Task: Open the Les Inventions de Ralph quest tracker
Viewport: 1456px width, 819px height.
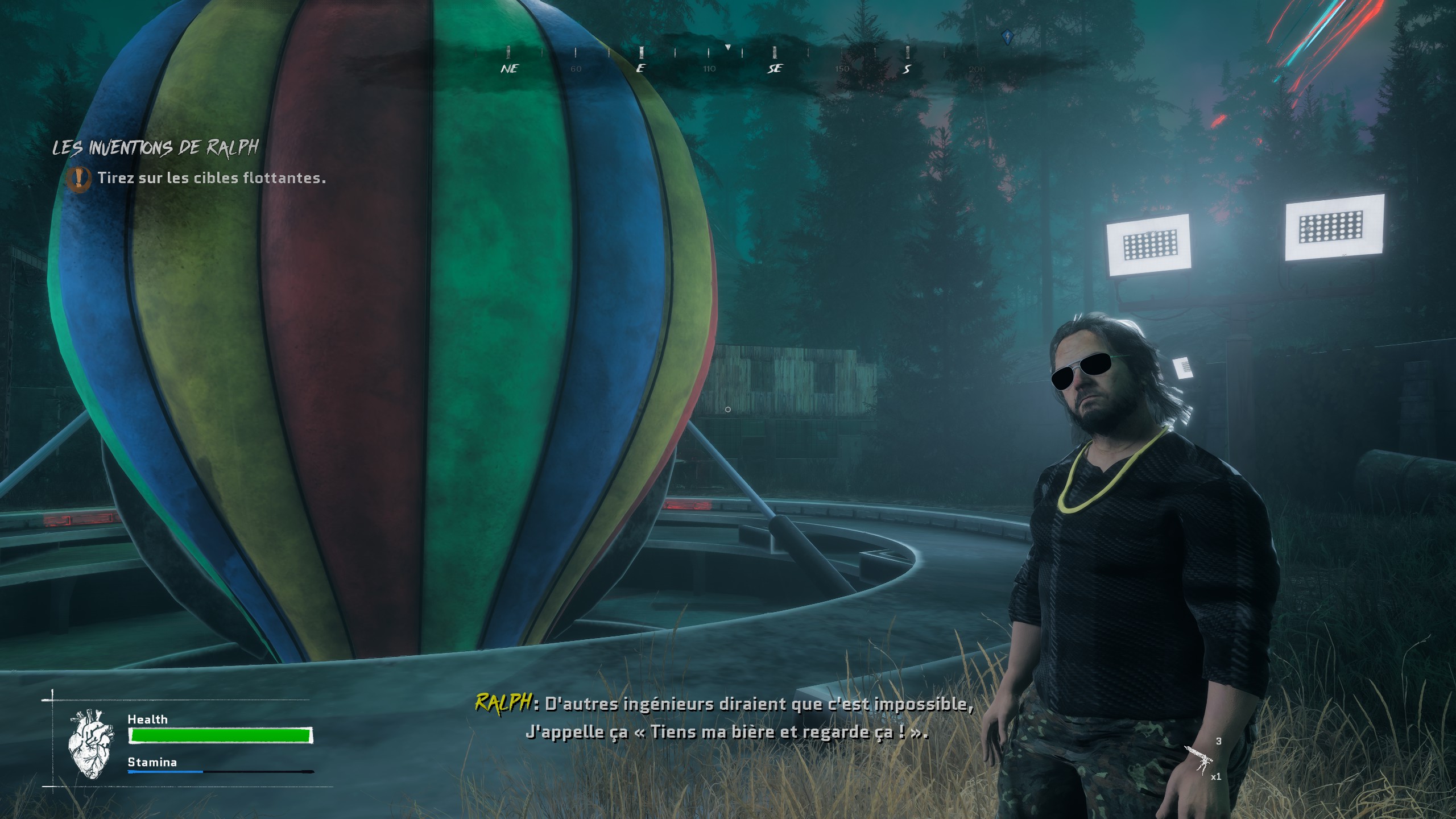Action: tap(155, 148)
